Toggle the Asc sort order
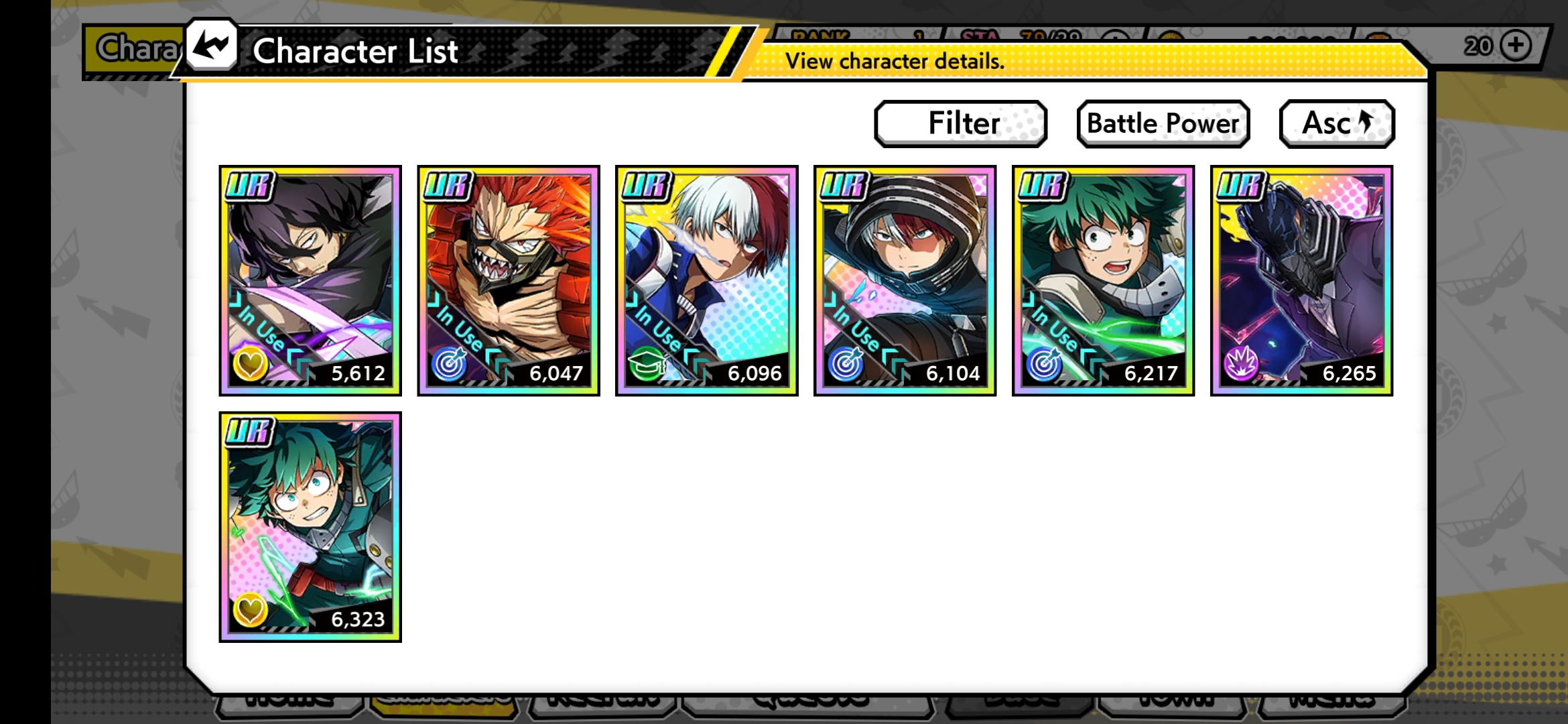 (x=1336, y=123)
